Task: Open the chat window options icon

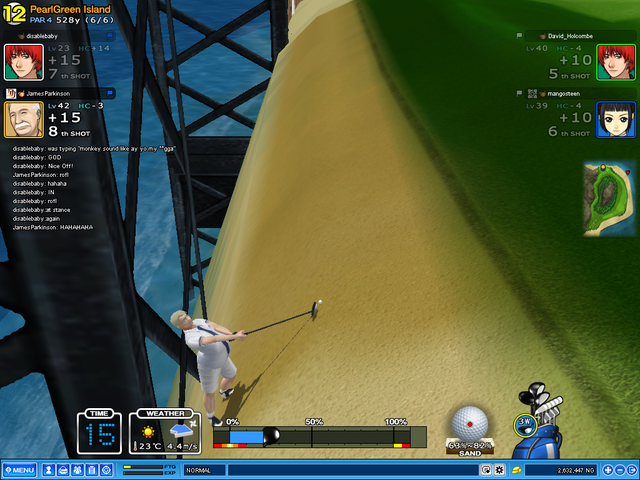Action: [x=487, y=470]
